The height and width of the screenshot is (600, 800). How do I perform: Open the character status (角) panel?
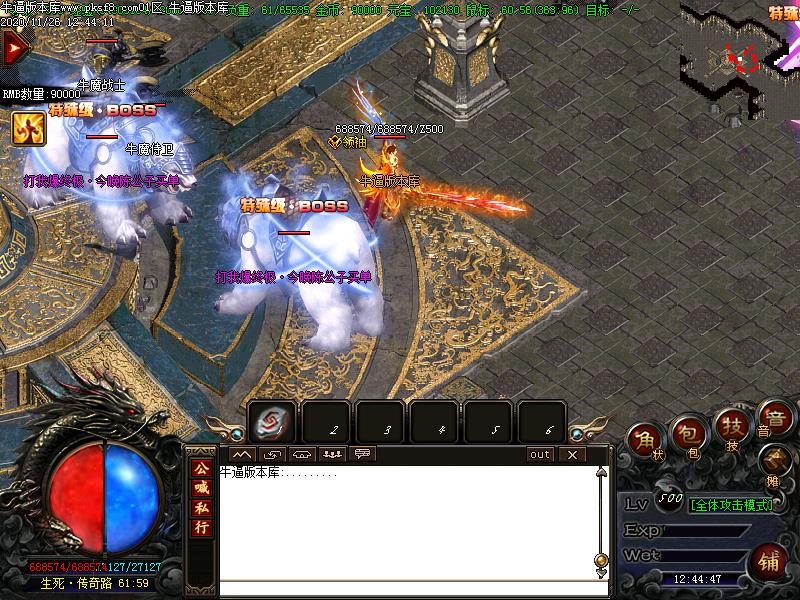647,440
